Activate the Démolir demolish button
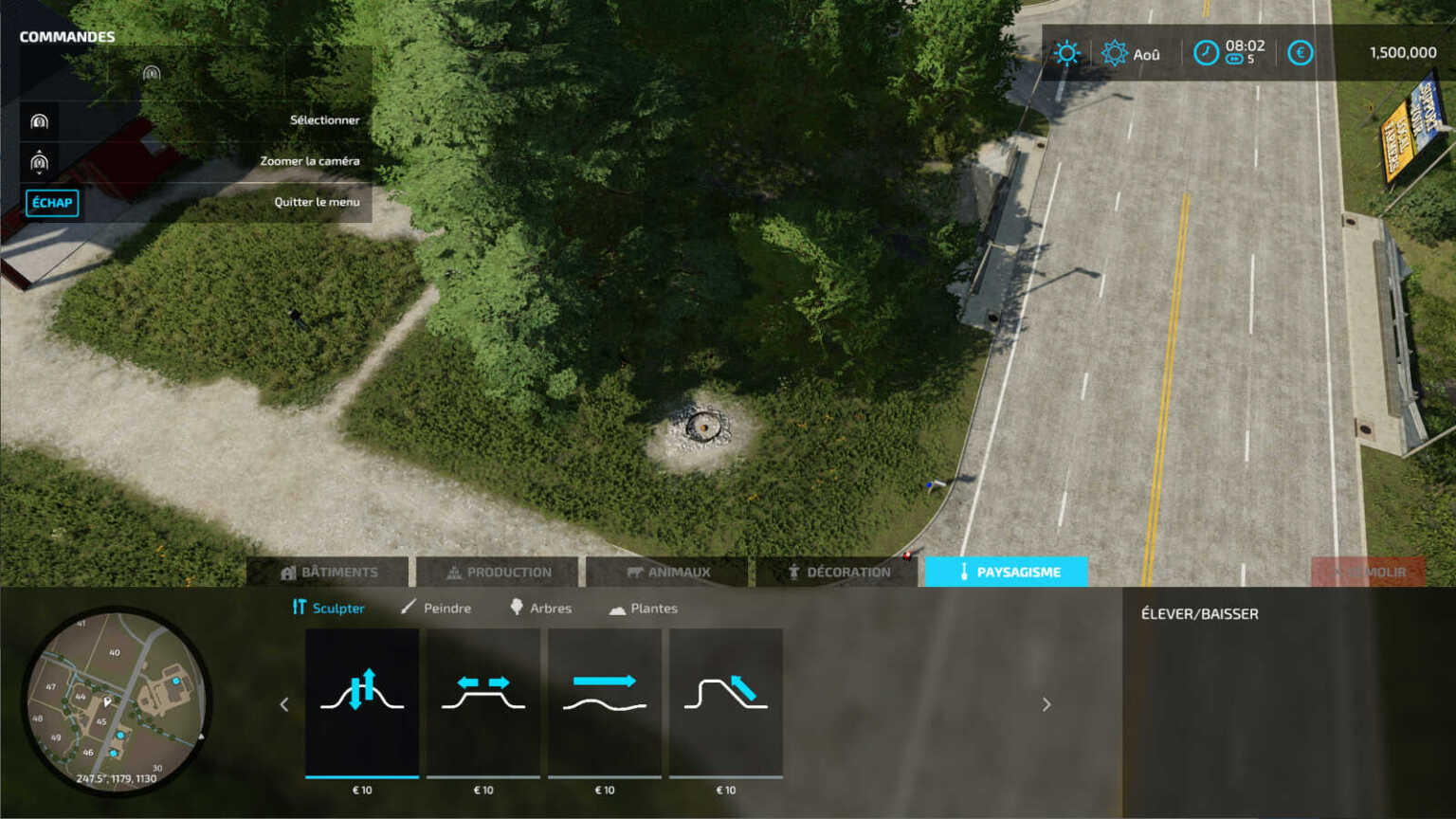Image resolution: width=1456 pixels, height=819 pixels. click(x=1370, y=572)
